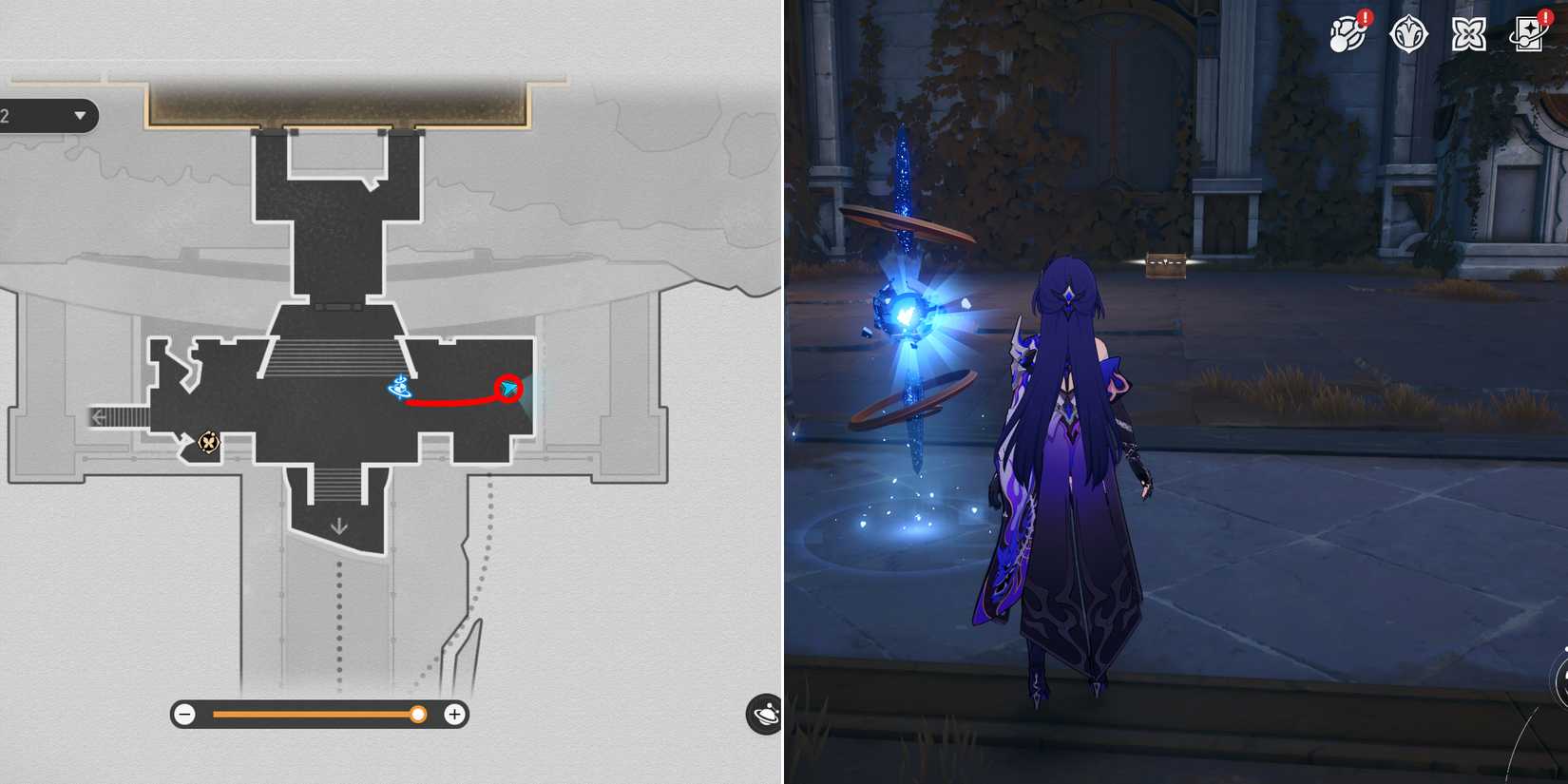Click the orange point-of-interest marker on map
This screenshot has height=784, width=1568.
(208, 442)
